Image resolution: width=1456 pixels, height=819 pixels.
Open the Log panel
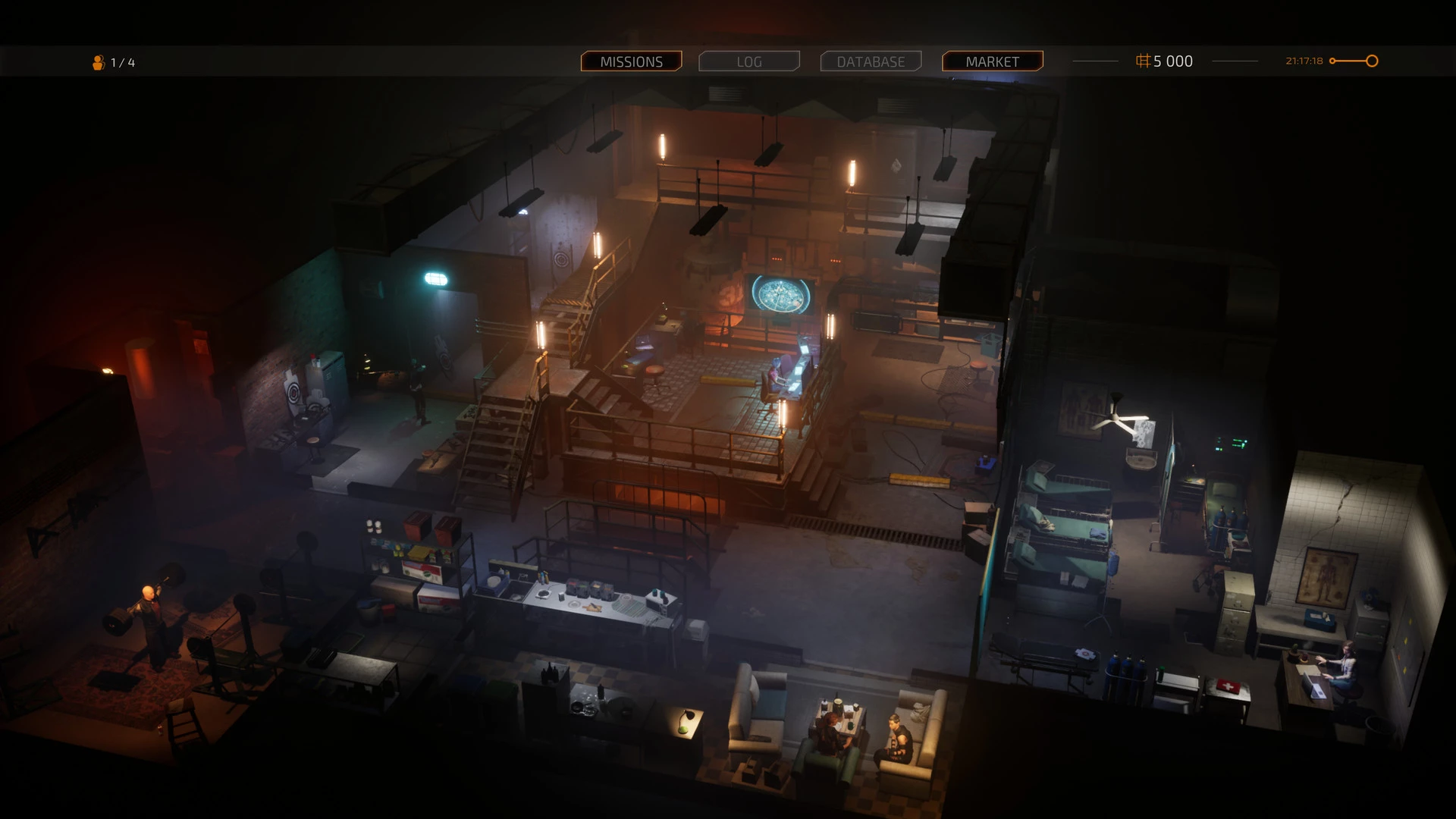tap(749, 61)
